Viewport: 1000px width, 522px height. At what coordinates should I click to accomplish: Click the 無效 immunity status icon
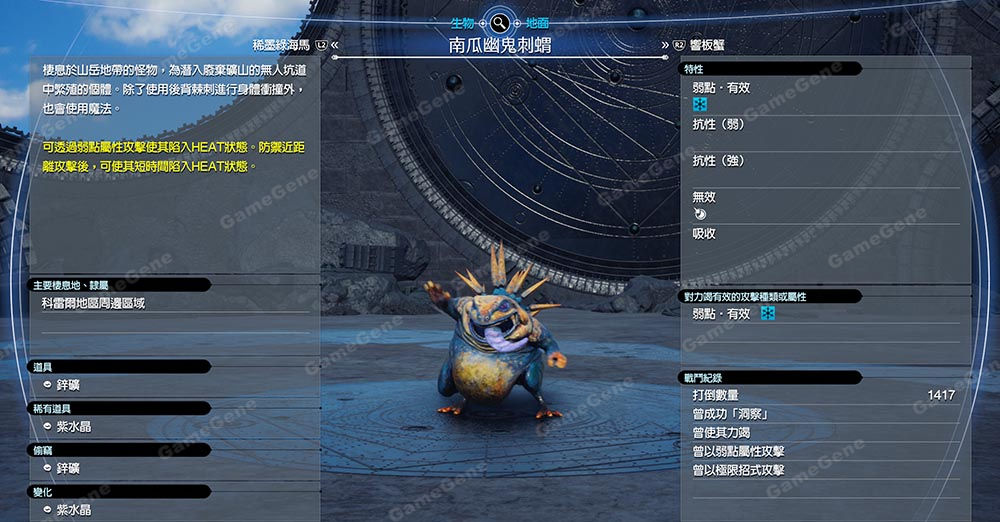(699, 213)
